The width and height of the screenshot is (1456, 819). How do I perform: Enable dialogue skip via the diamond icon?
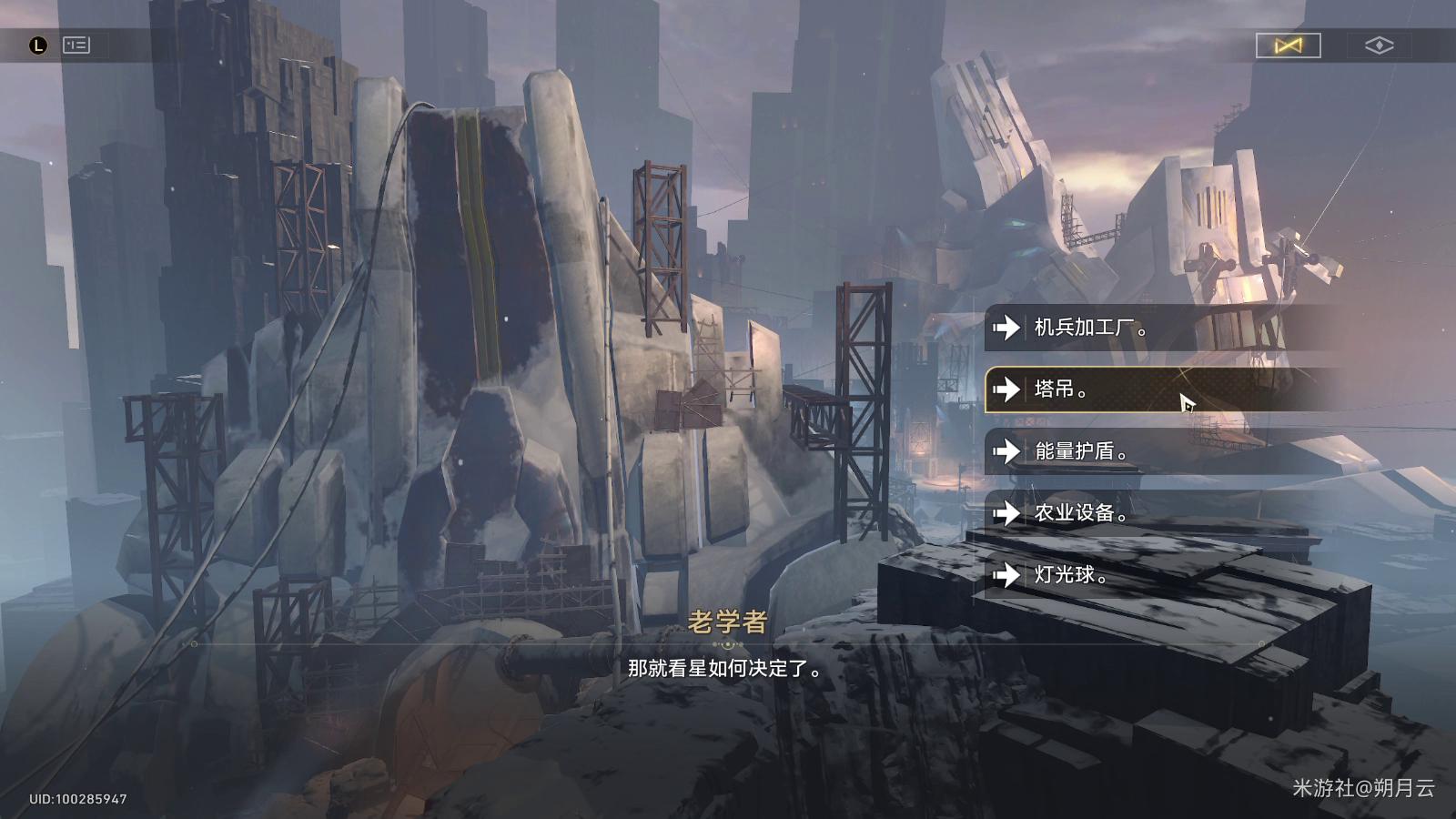pyautogui.click(x=1380, y=45)
